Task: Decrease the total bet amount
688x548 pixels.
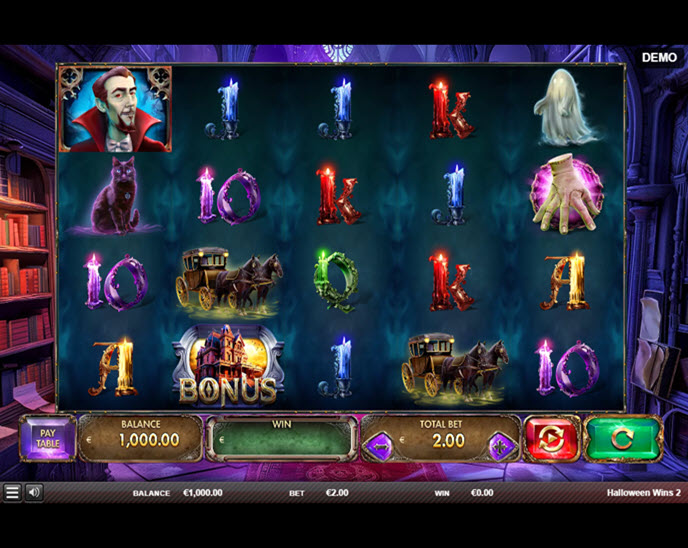Action: pyautogui.click(x=379, y=446)
